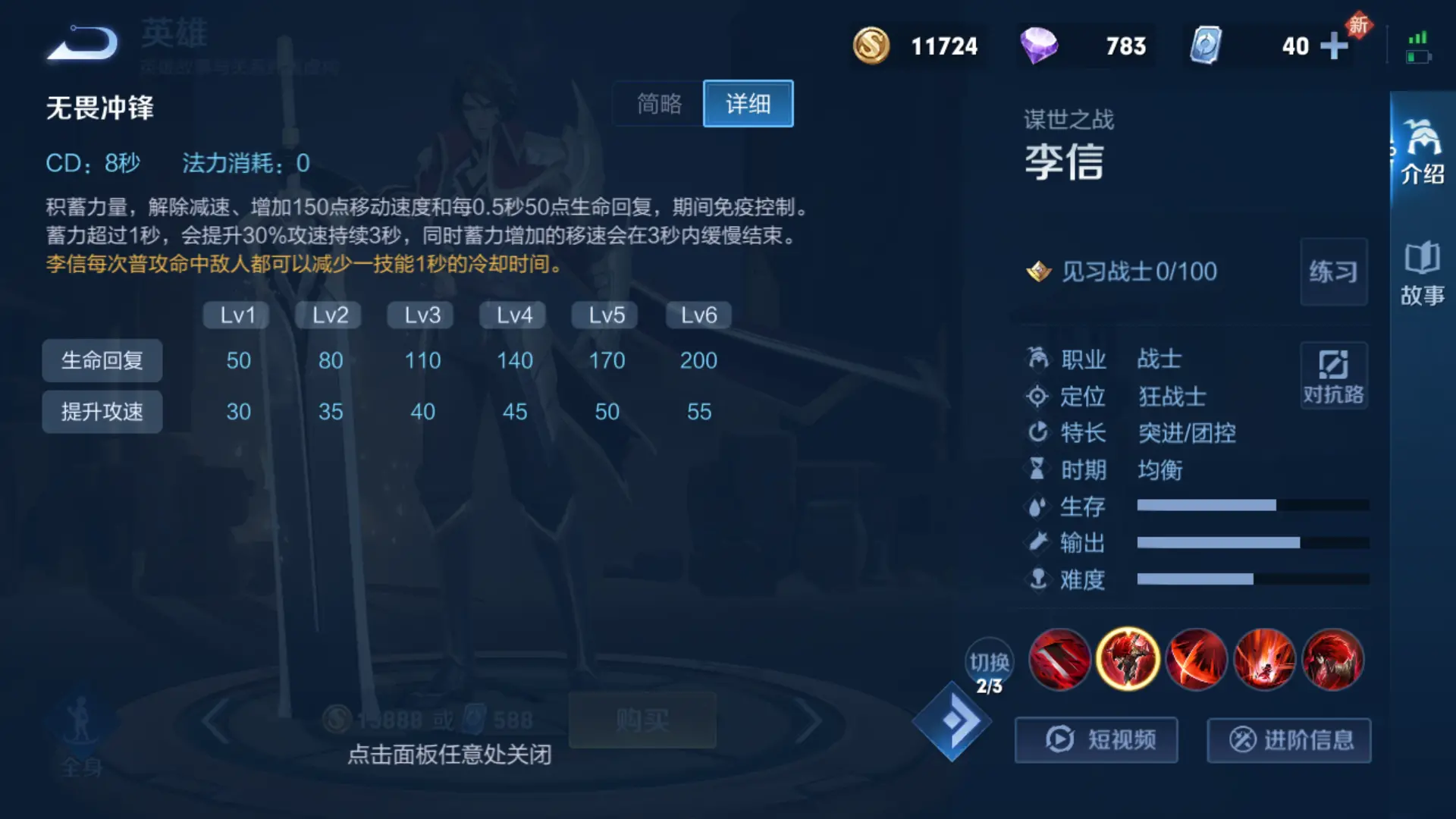Viewport: 1456px width, 819px height.
Task: Select Li Xin's passive skill icon
Action: (x=1059, y=660)
